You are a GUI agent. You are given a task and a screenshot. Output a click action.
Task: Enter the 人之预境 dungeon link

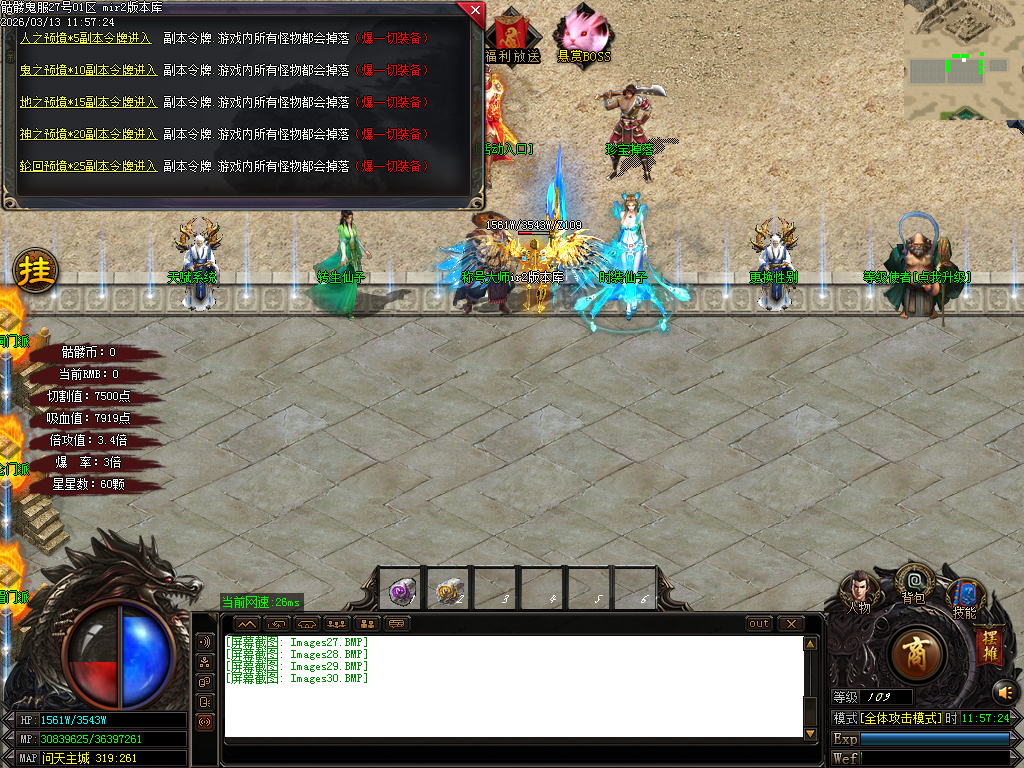click(x=88, y=38)
